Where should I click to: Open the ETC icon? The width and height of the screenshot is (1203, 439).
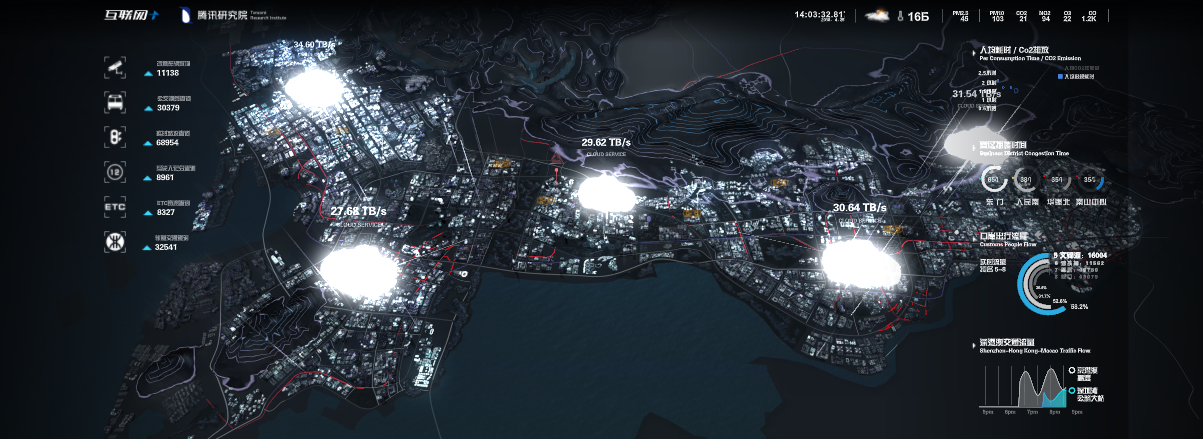[x=115, y=207]
